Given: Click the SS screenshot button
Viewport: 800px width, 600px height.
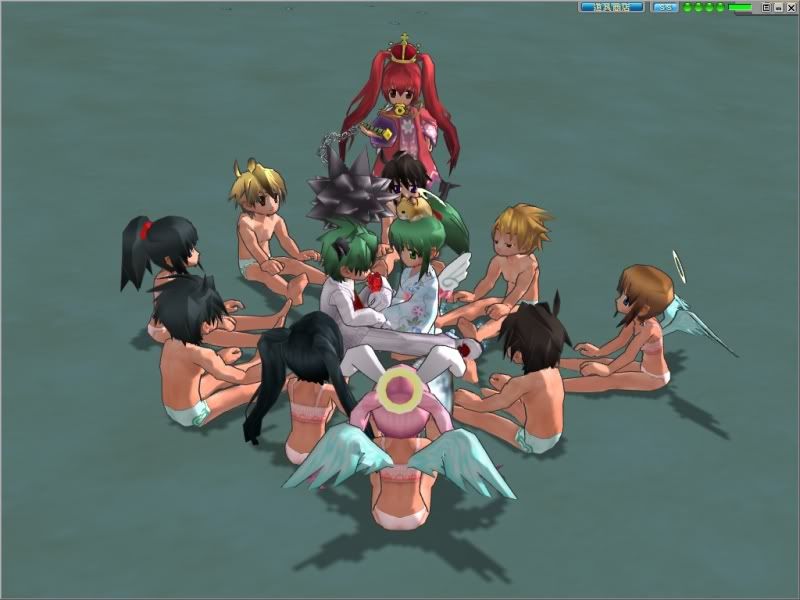Looking at the screenshot, I should [x=665, y=7].
